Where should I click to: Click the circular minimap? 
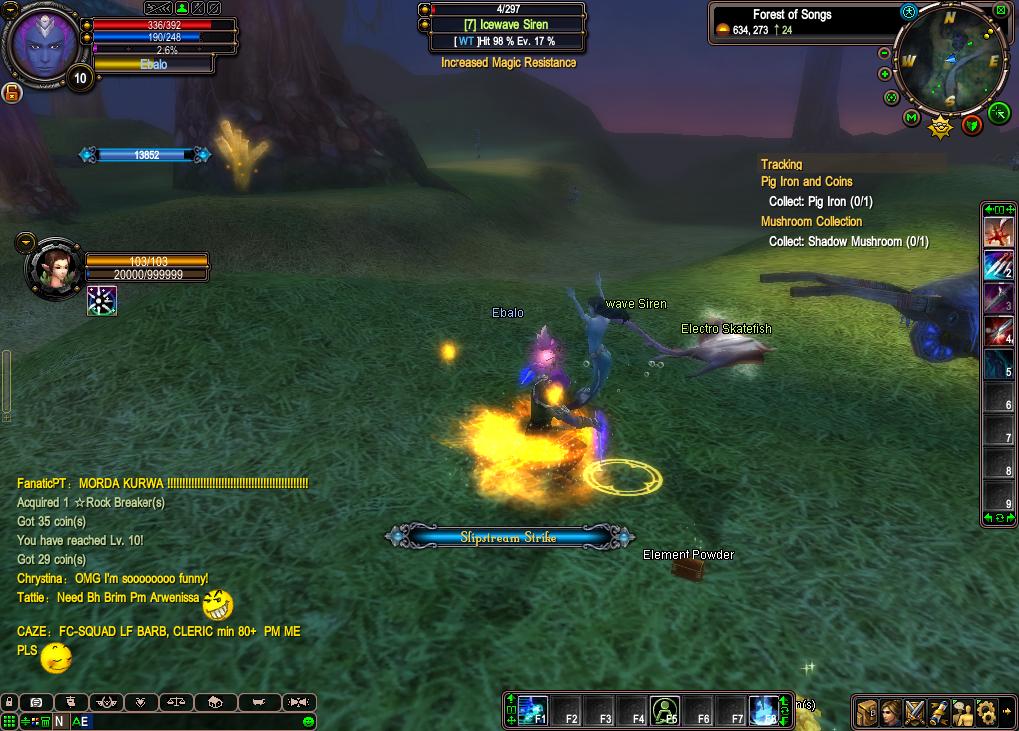point(949,62)
